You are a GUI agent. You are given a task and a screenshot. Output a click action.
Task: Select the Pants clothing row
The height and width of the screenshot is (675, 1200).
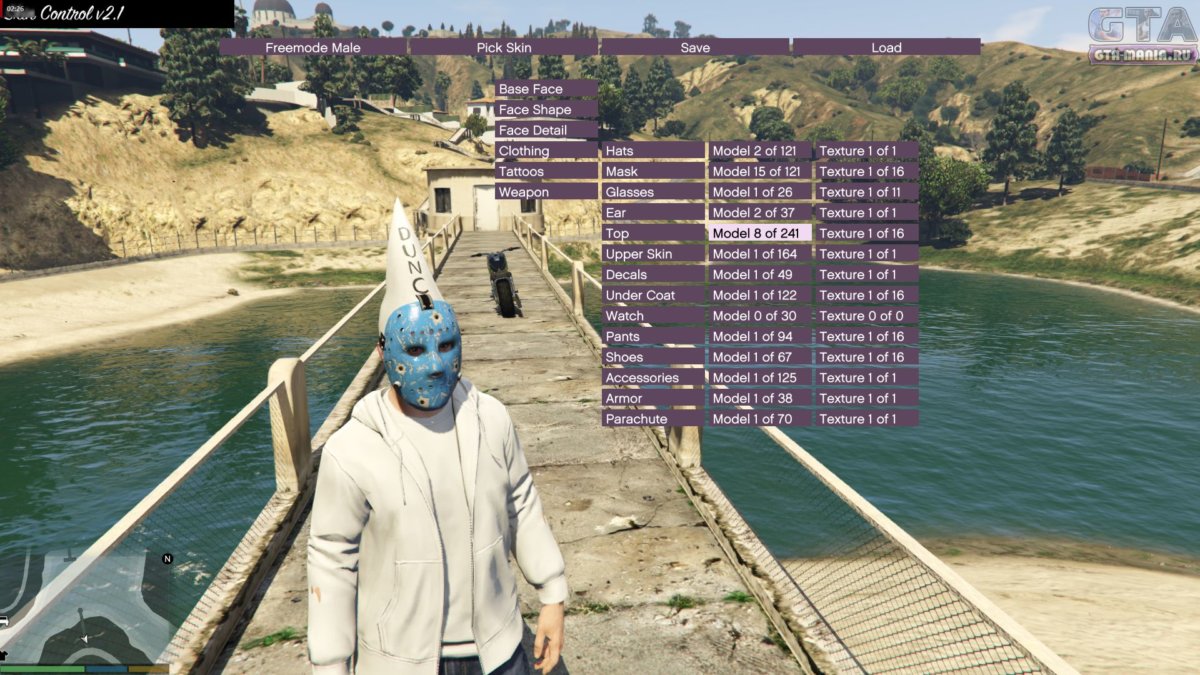tap(654, 336)
